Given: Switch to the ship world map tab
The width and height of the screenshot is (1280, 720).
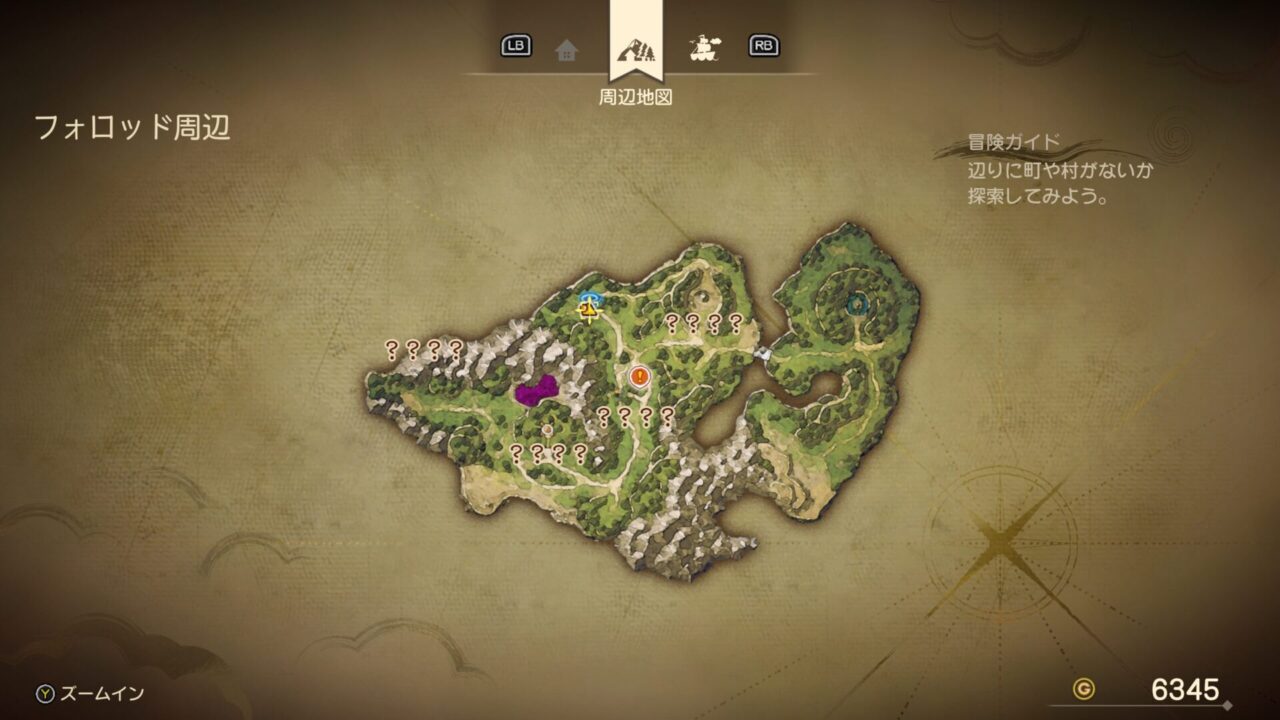Looking at the screenshot, I should [x=706, y=47].
